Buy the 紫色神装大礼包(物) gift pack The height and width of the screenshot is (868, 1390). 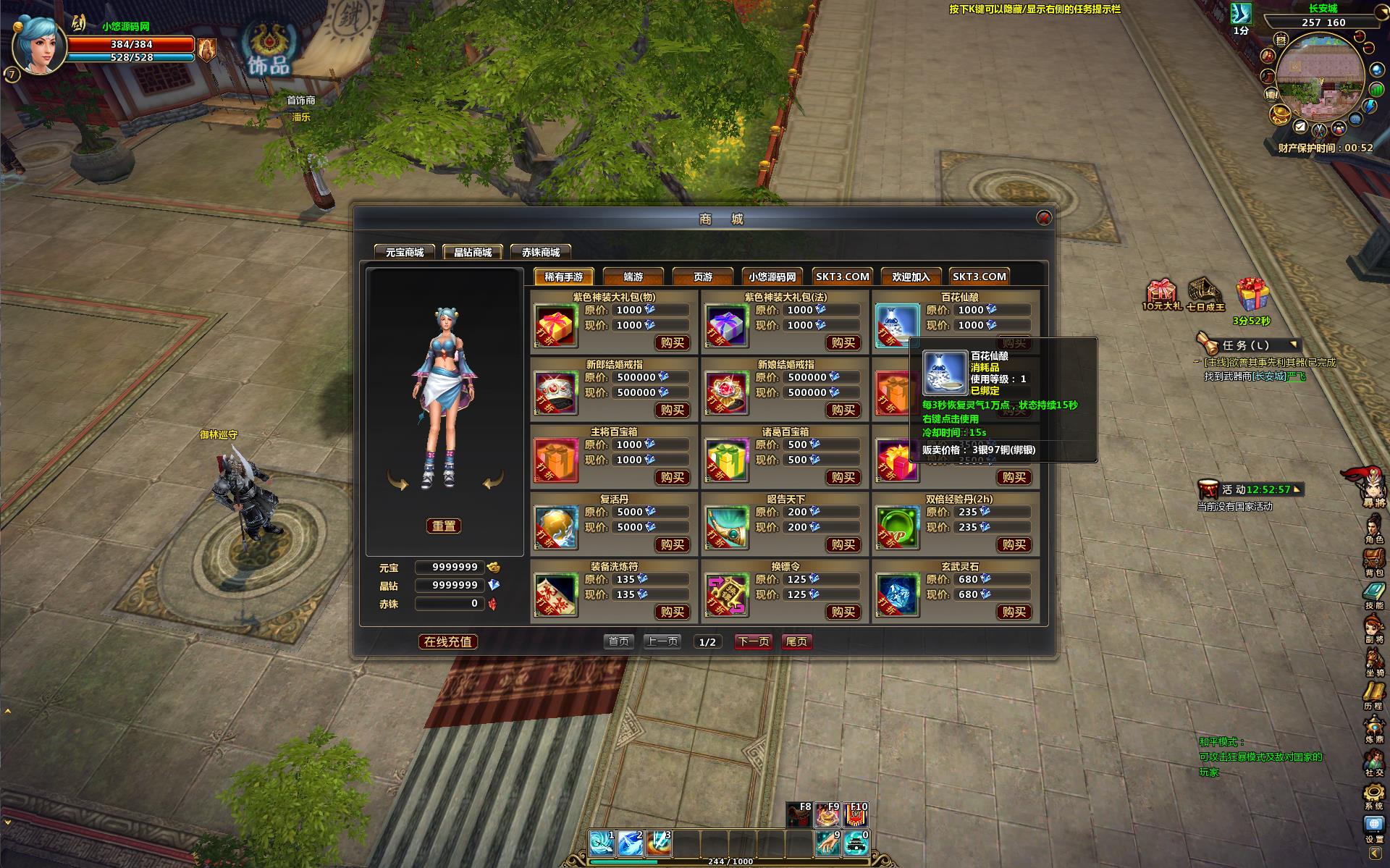coord(672,342)
